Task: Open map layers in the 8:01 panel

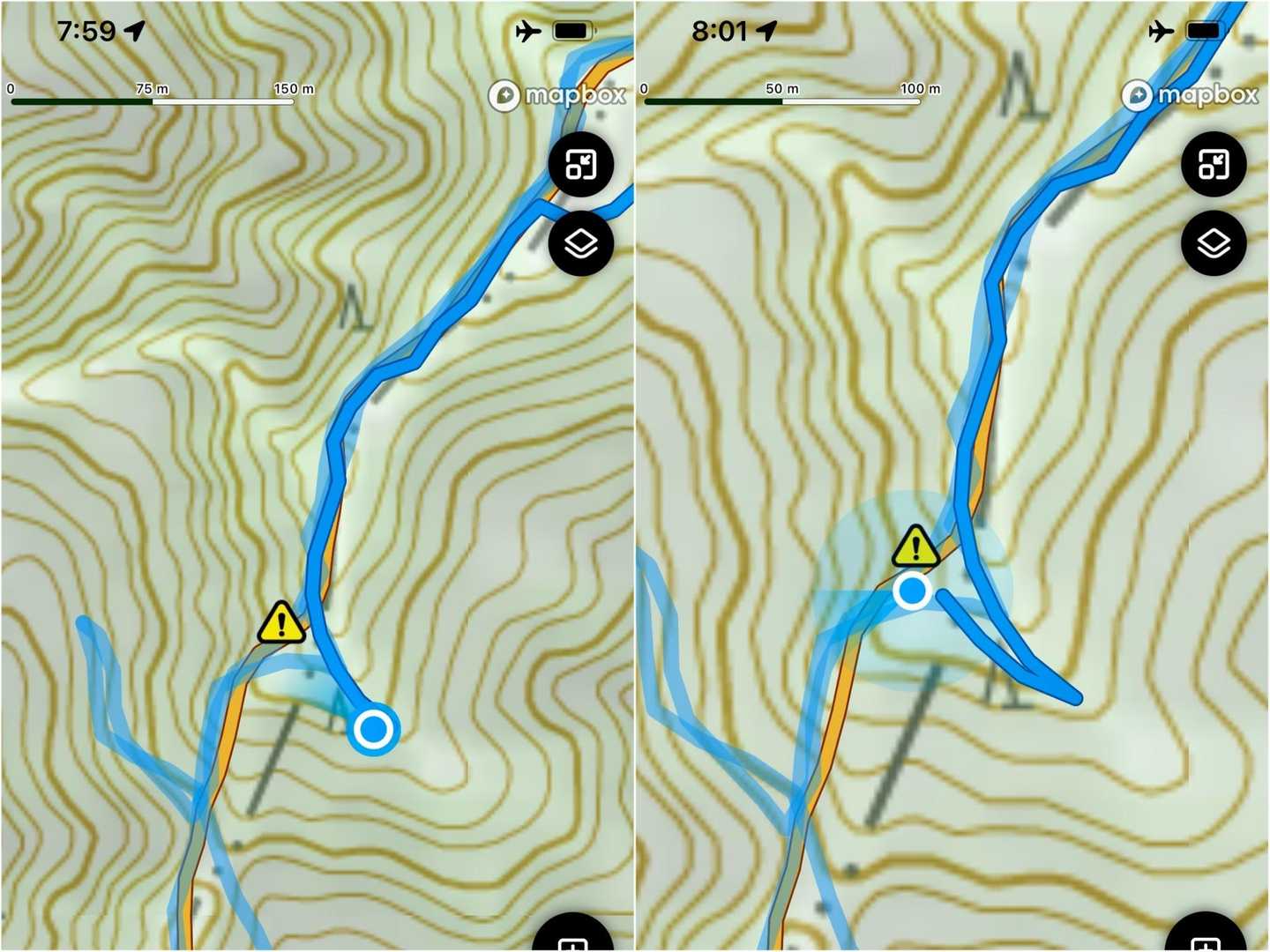Action: [1214, 243]
